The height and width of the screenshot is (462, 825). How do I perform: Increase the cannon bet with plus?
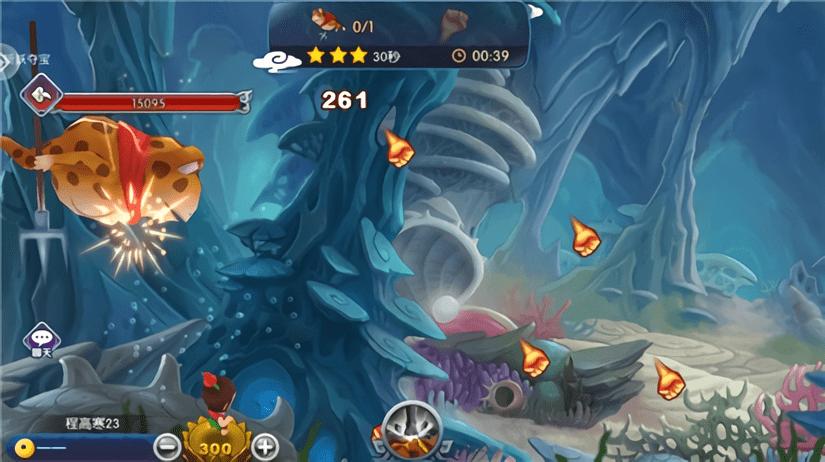tap(264, 447)
